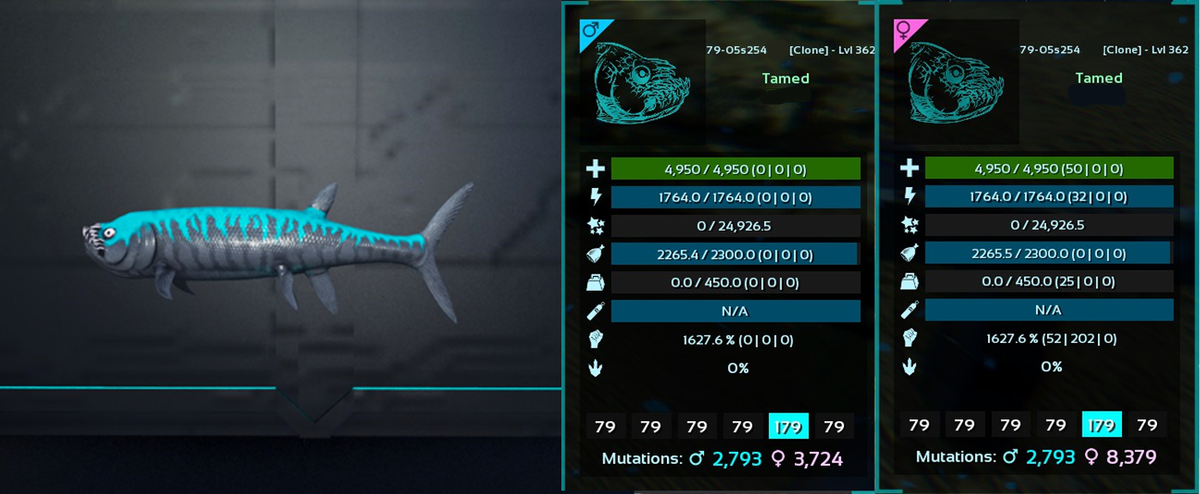Image resolution: width=1200 pixels, height=494 pixels.
Task: Click the male gender symbol corner badge
Action: coord(590,35)
